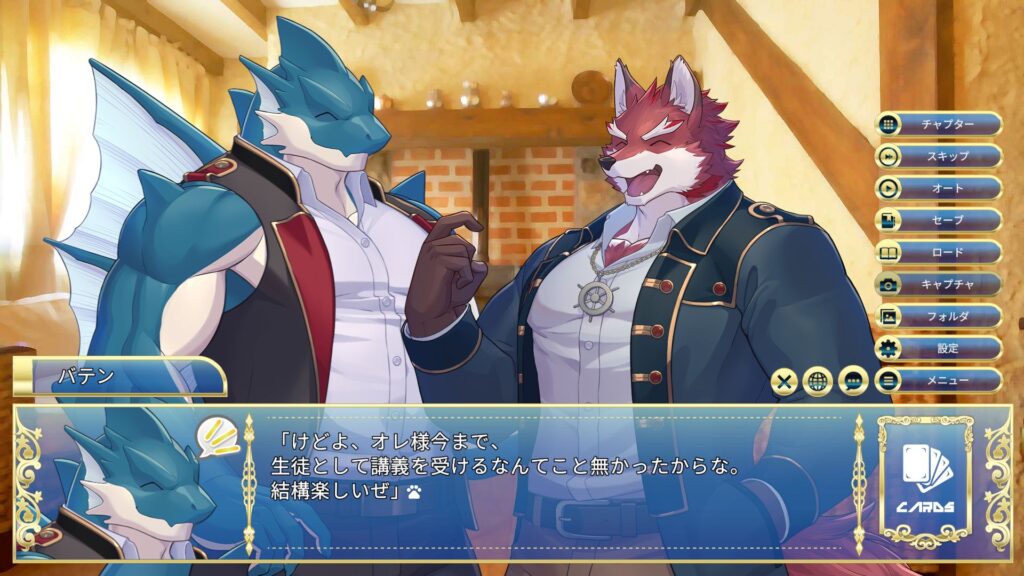Screen dimensions: 1024x576
Task: Turn on オート (Auto) mode
Action: (x=939, y=188)
